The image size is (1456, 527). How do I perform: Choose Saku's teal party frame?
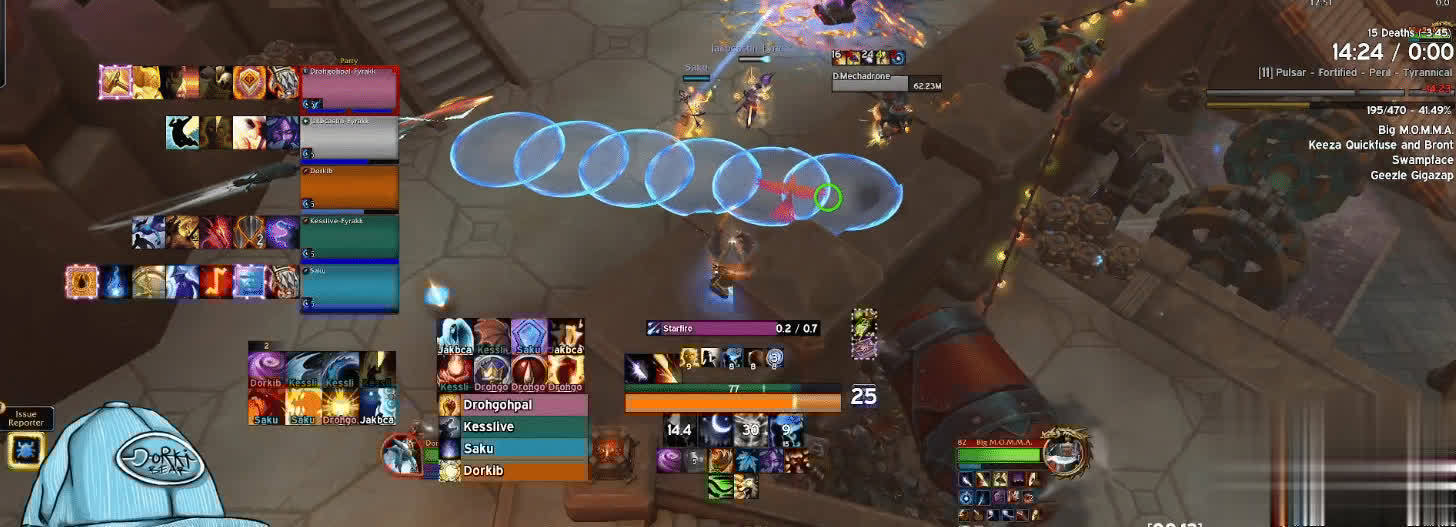click(x=349, y=288)
